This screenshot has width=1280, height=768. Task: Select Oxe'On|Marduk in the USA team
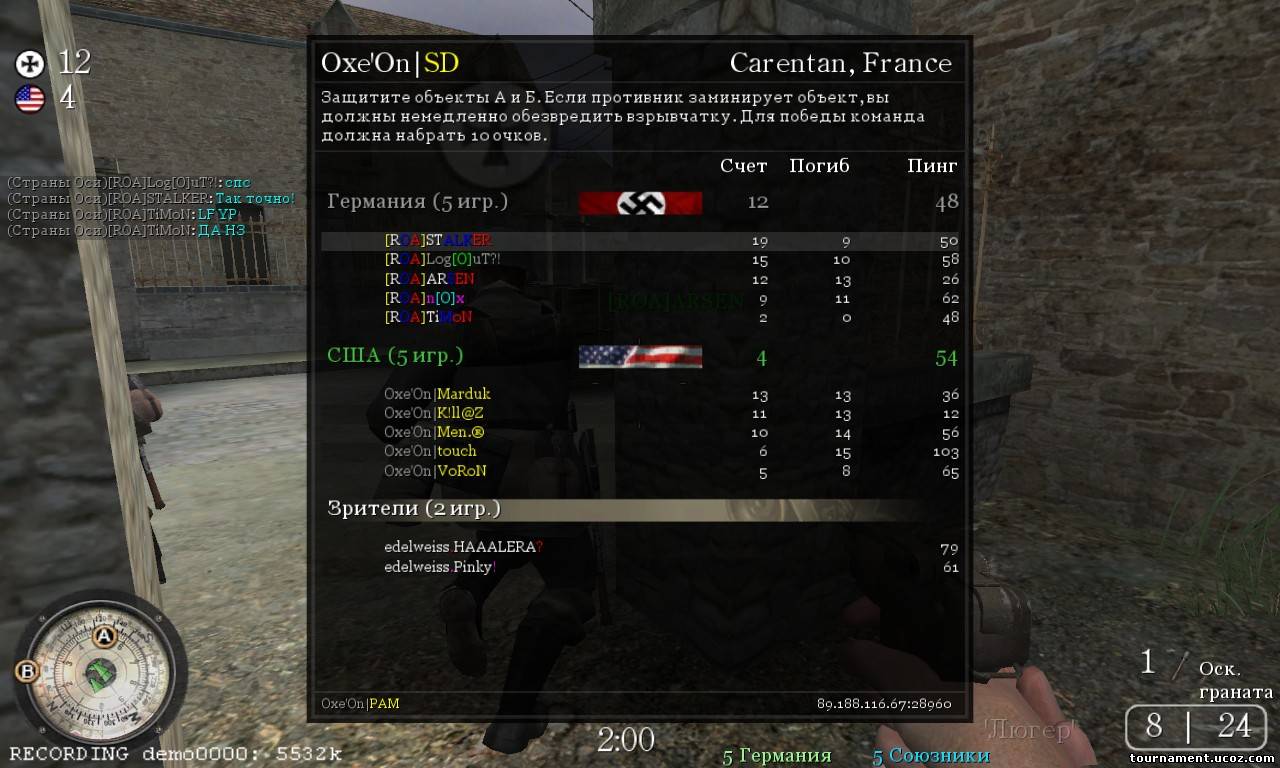pyautogui.click(x=437, y=394)
